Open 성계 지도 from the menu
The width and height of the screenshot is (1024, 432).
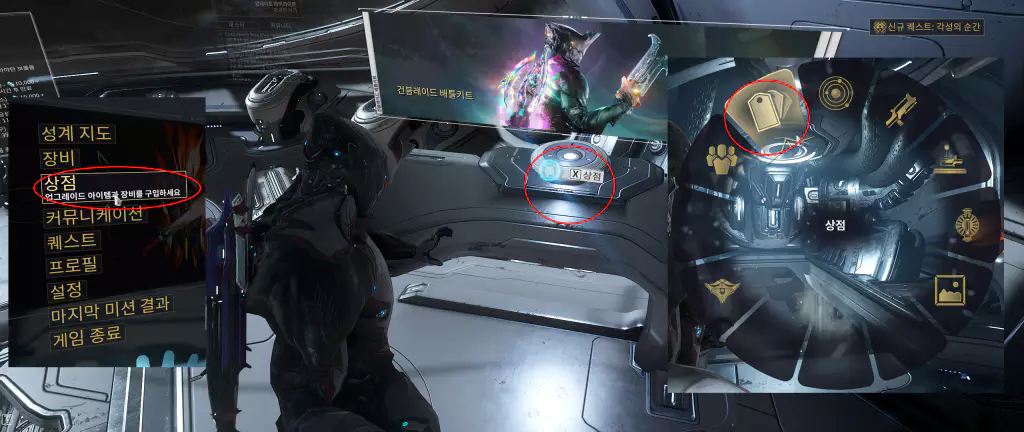[76, 133]
